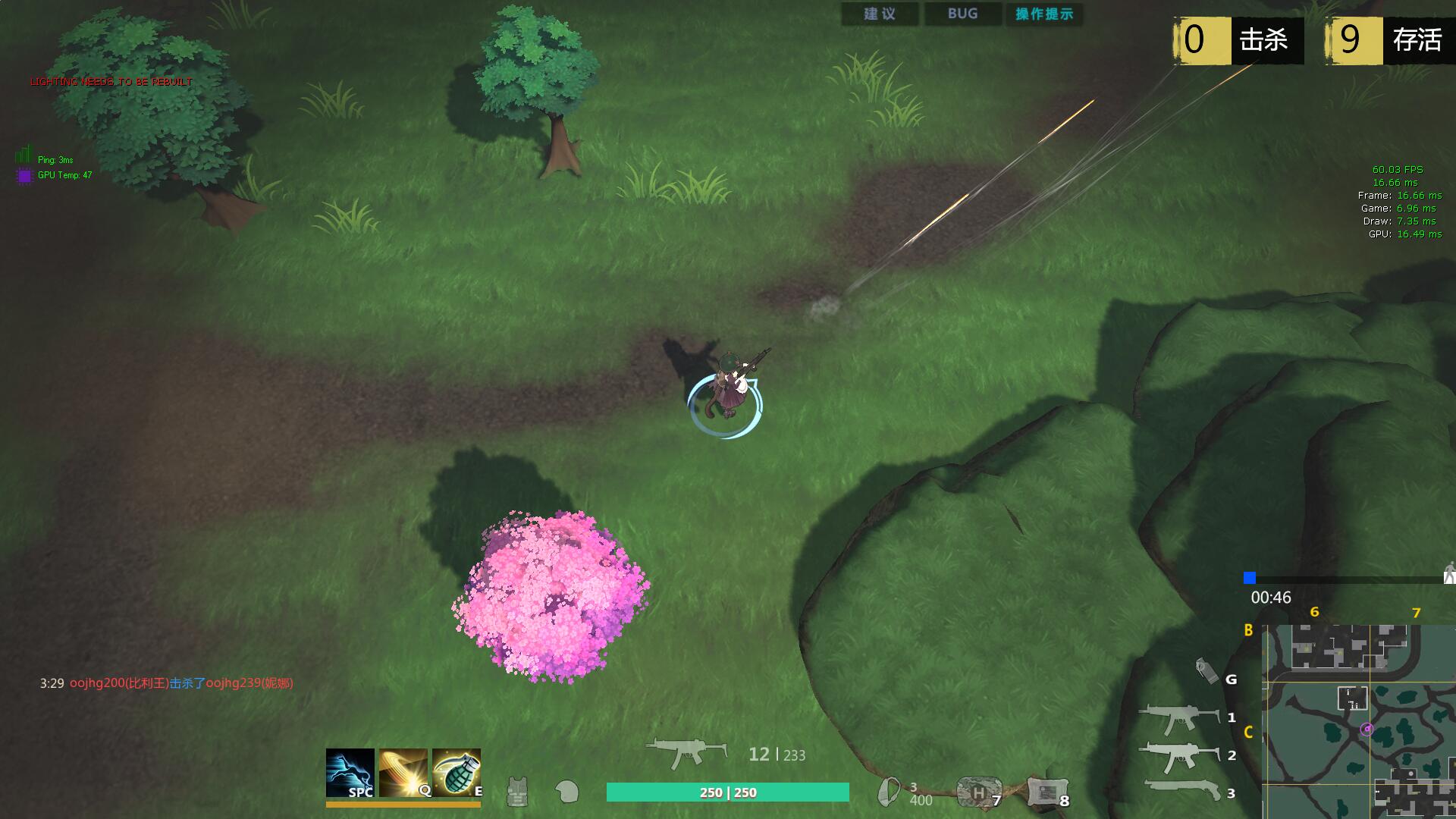Equip the shotgun in slot 3

[1178, 791]
